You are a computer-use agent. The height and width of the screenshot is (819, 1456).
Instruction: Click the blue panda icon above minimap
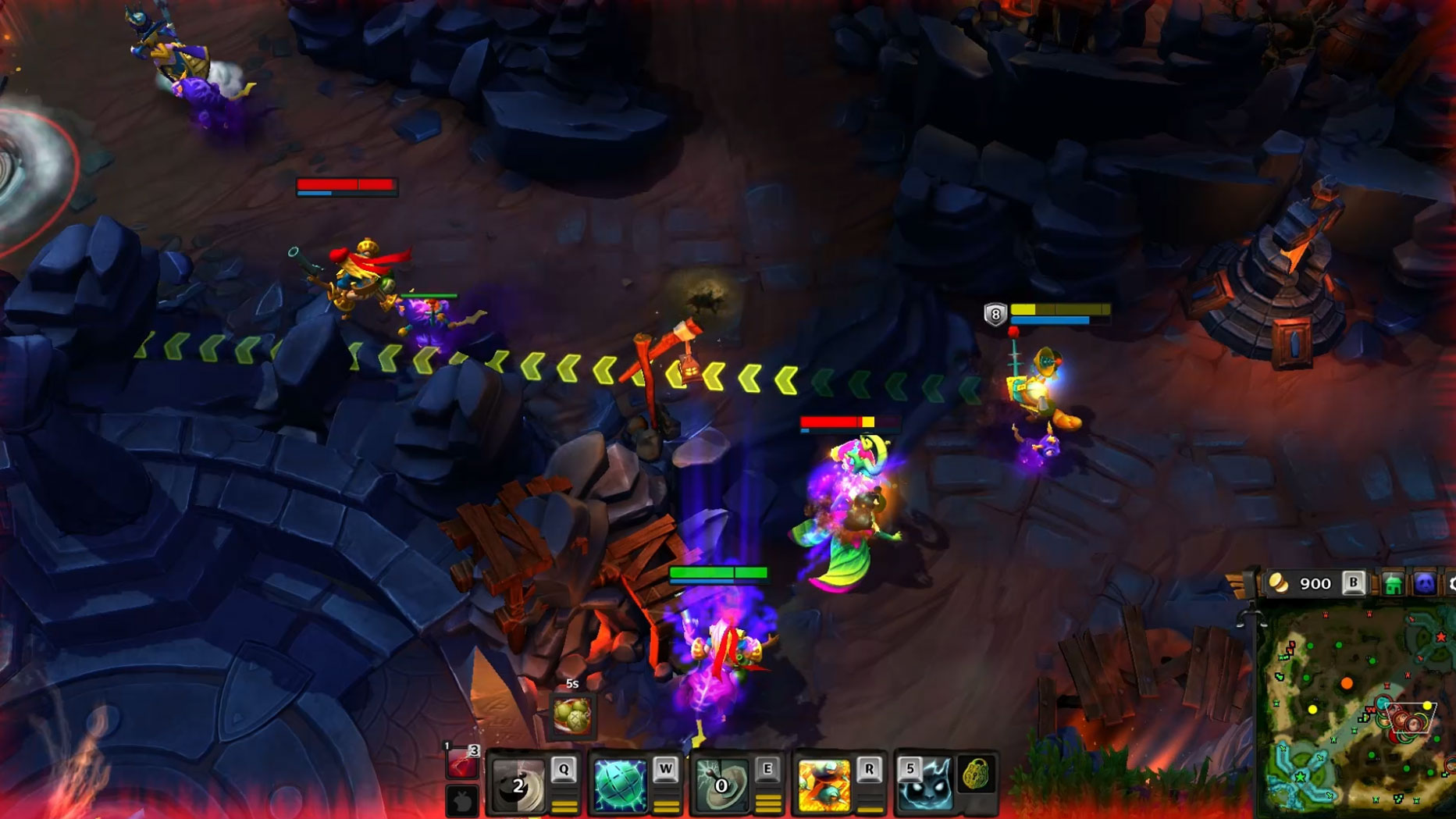click(x=1425, y=584)
